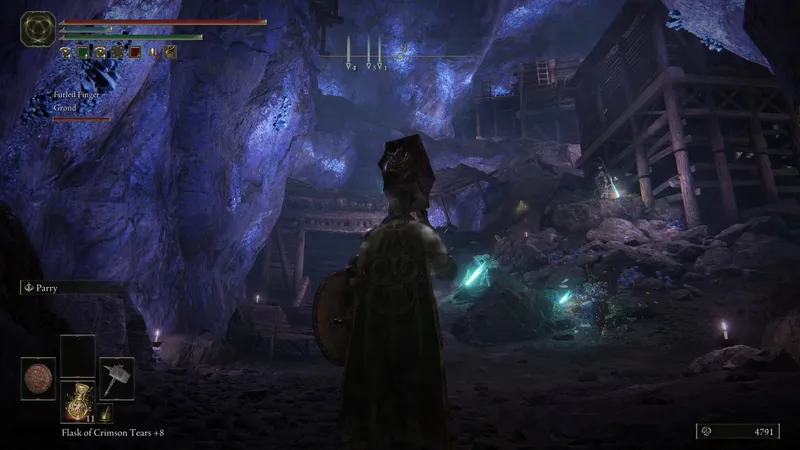Click the compass bar with direction markers
The height and width of the screenshot is (450, 800).
[400, 56]
